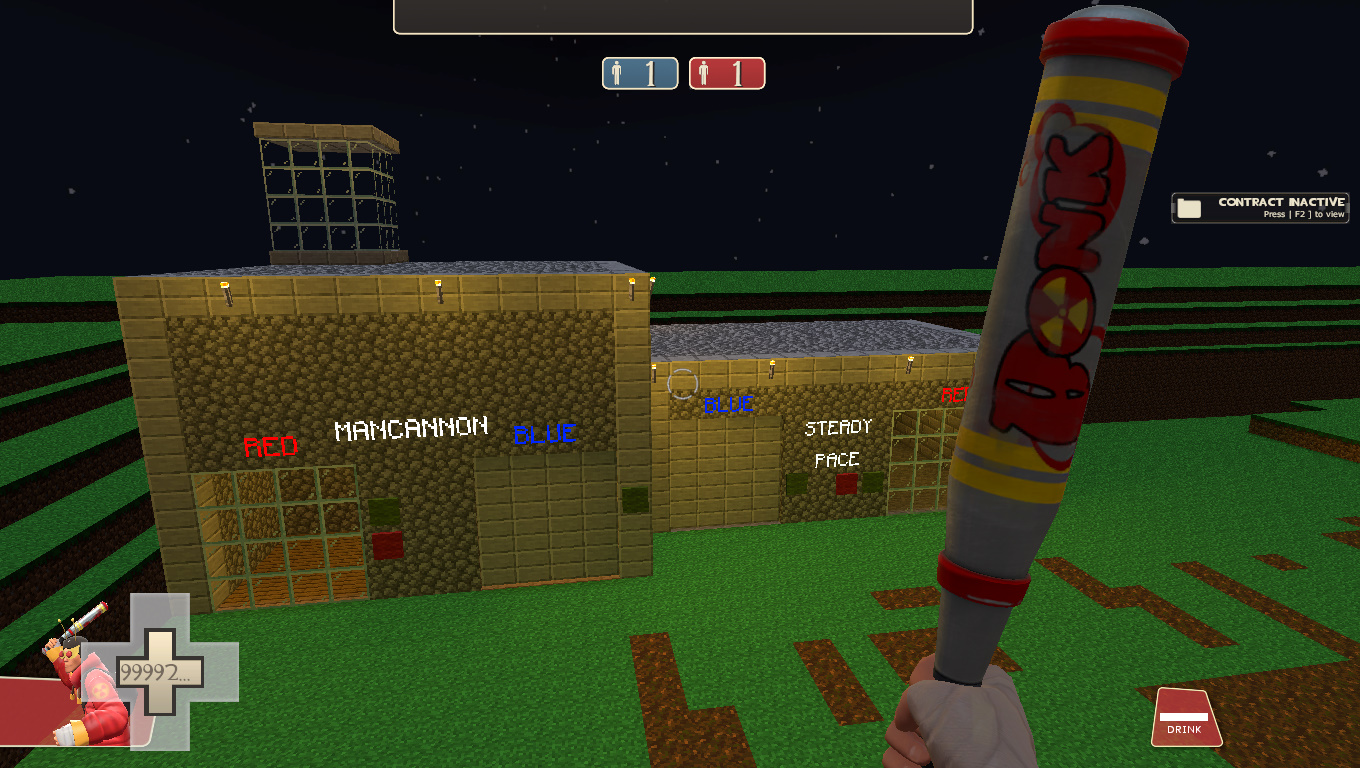1360x768 pixels.
Task: Click the folder icon on Contract Inactive notification
Action: (x=1188, y=207)
